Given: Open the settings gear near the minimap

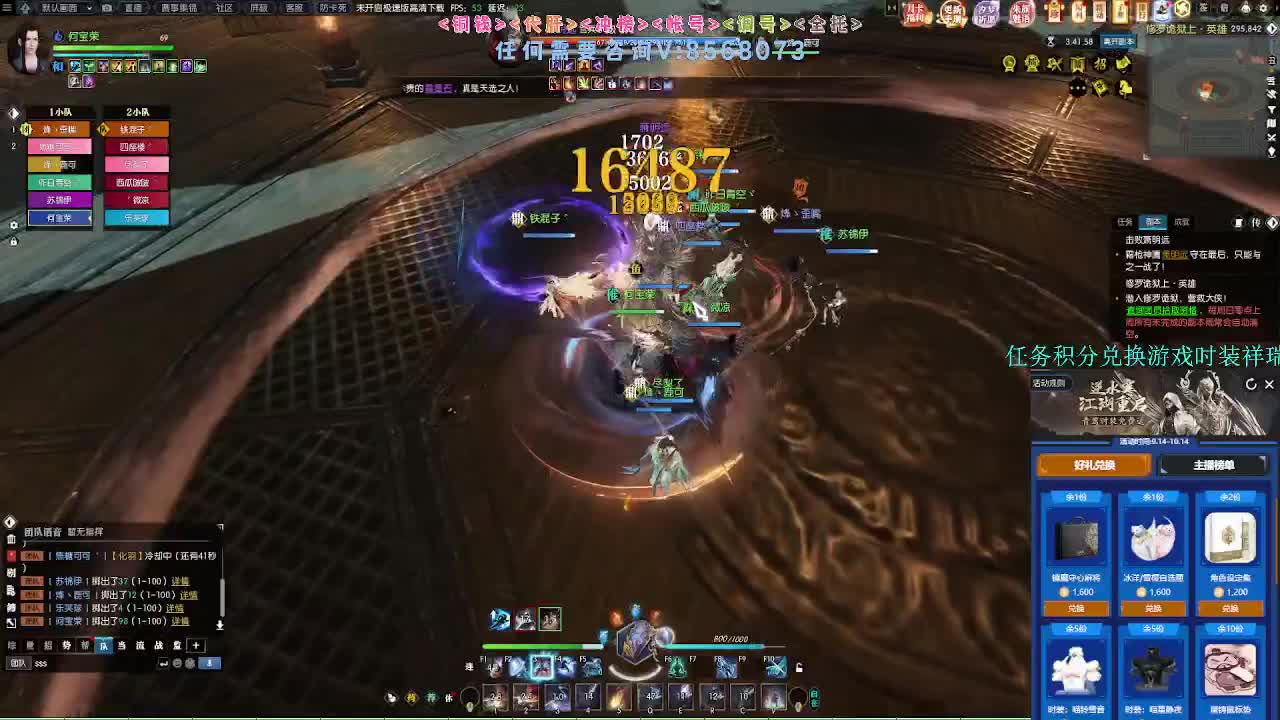Looking at the screenshot, I should click(x=1262, y=9).
